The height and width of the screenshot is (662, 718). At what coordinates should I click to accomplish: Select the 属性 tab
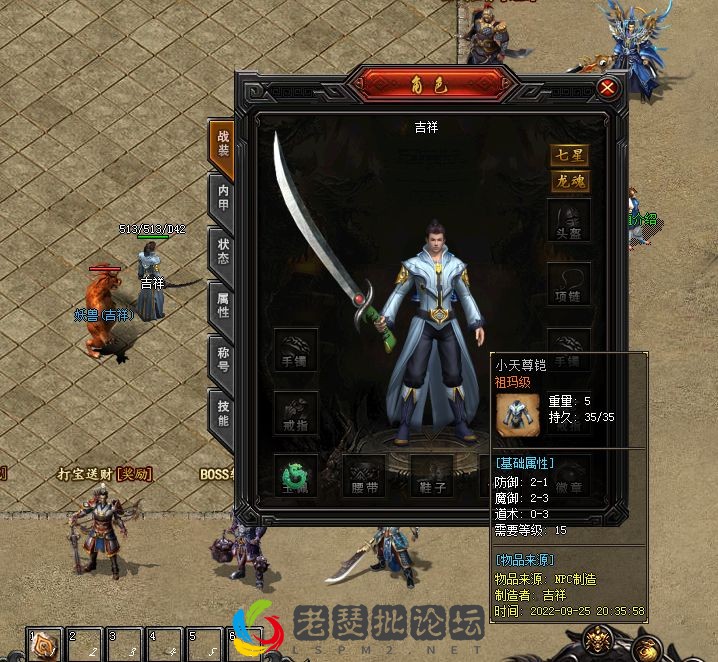click(221, 305)
